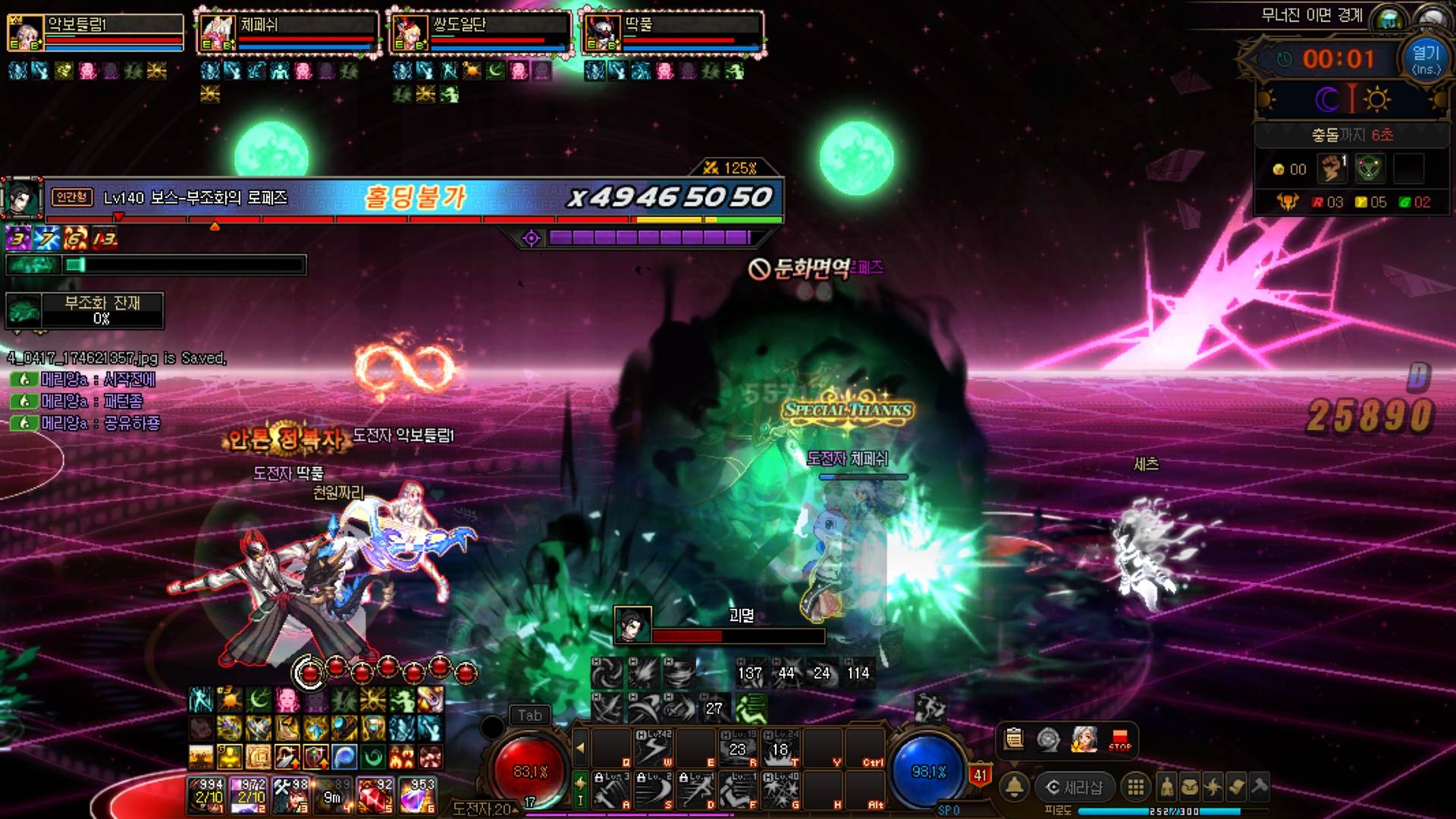The width and height of the screenshot is (1456, 819).
Task: Click the fist buff icon in dungeon panel
Action: [x=1332, y=168]
